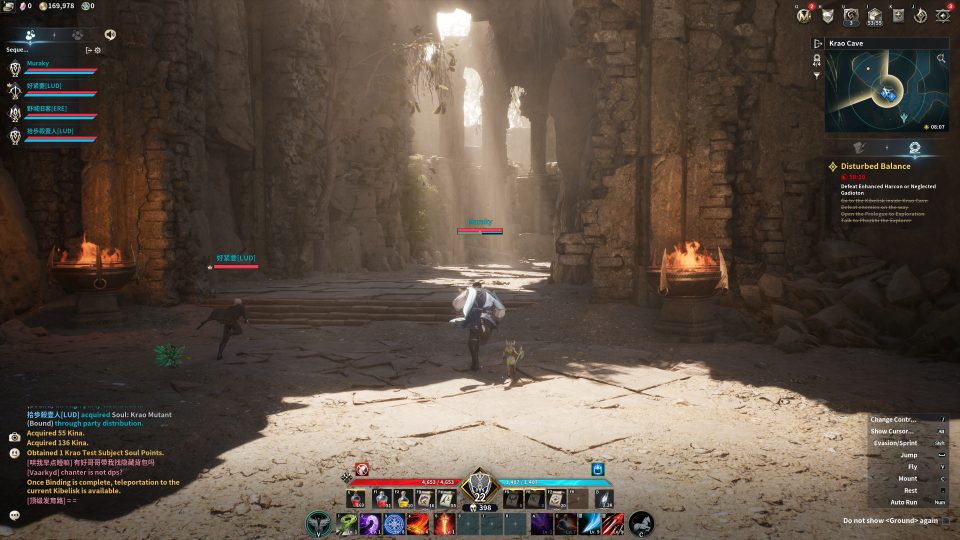Select party member Muraky's frame
The image size is (960, 540).
(x=52, y=68)
